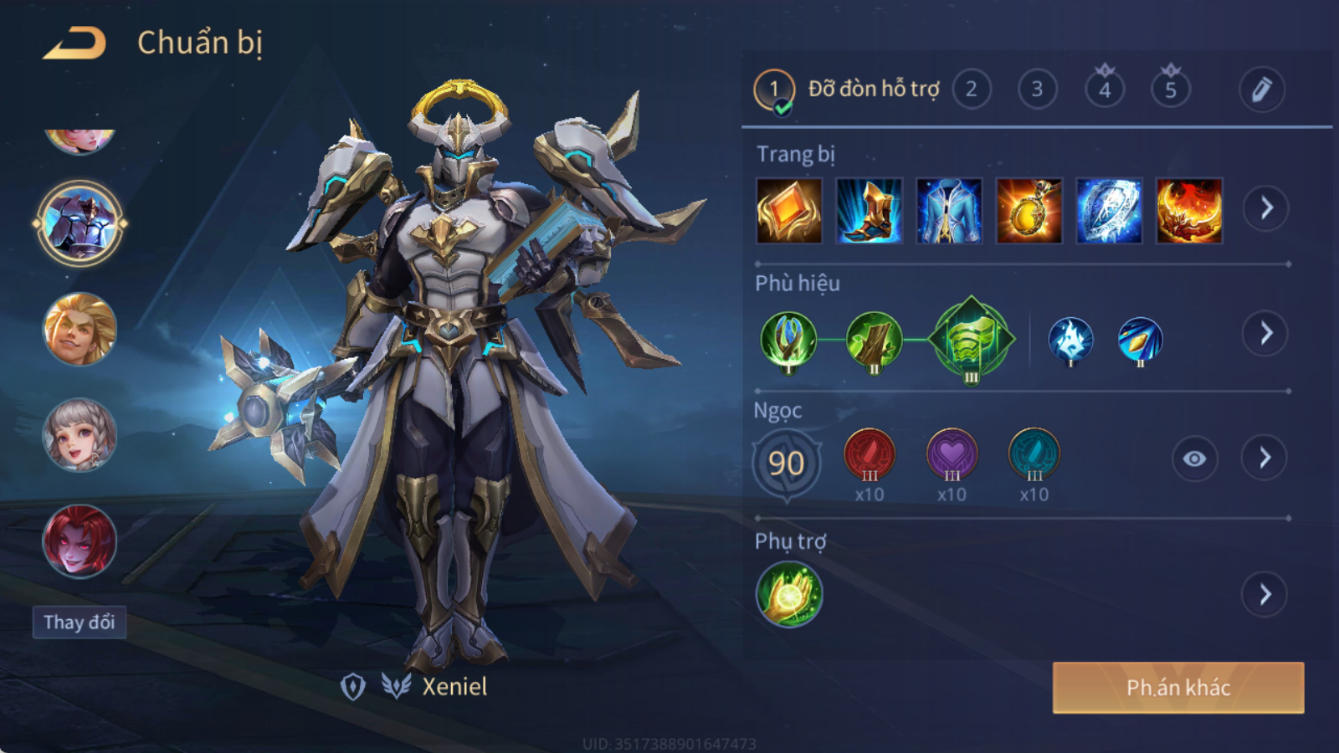
Task: Pick the blonde-haired hero portrait
Action: pyautogui.click(x=80, y=329)
